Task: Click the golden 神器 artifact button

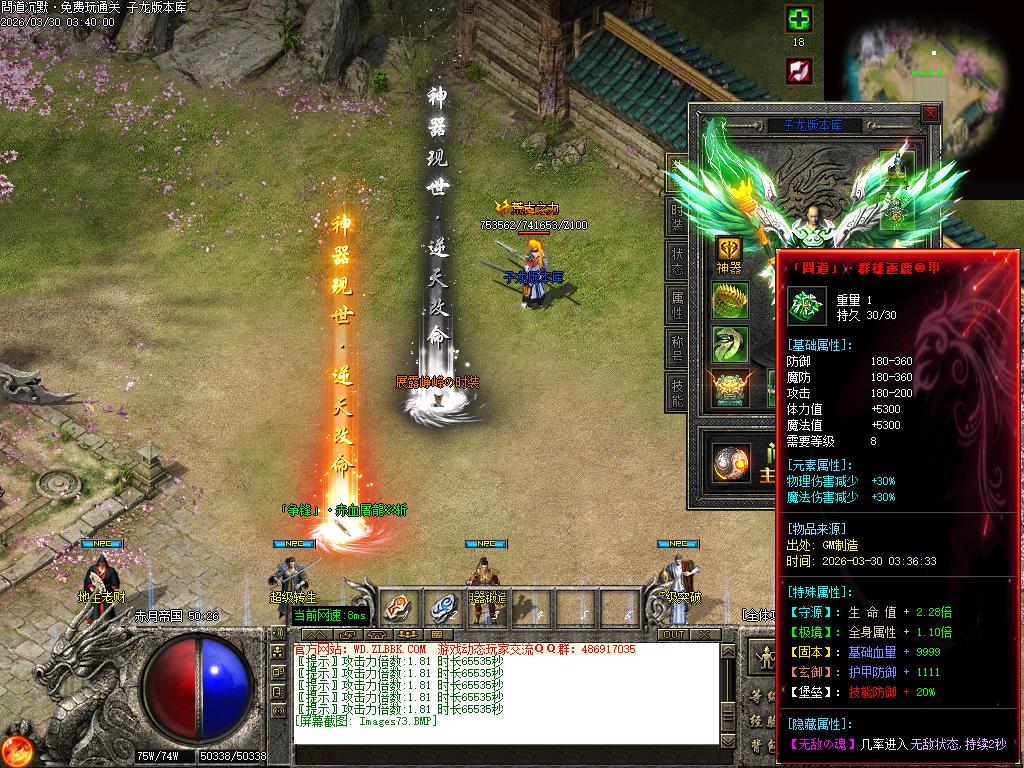Action: [729, 250]
